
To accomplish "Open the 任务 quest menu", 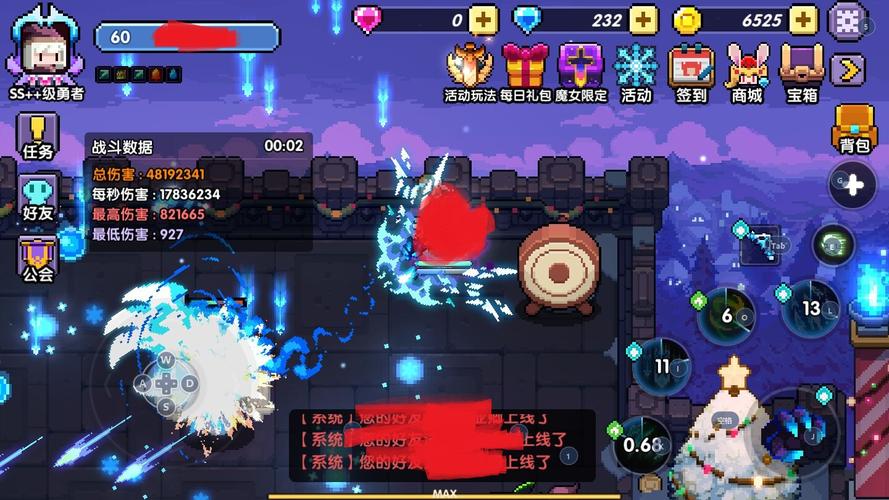I will coord(38,137).
